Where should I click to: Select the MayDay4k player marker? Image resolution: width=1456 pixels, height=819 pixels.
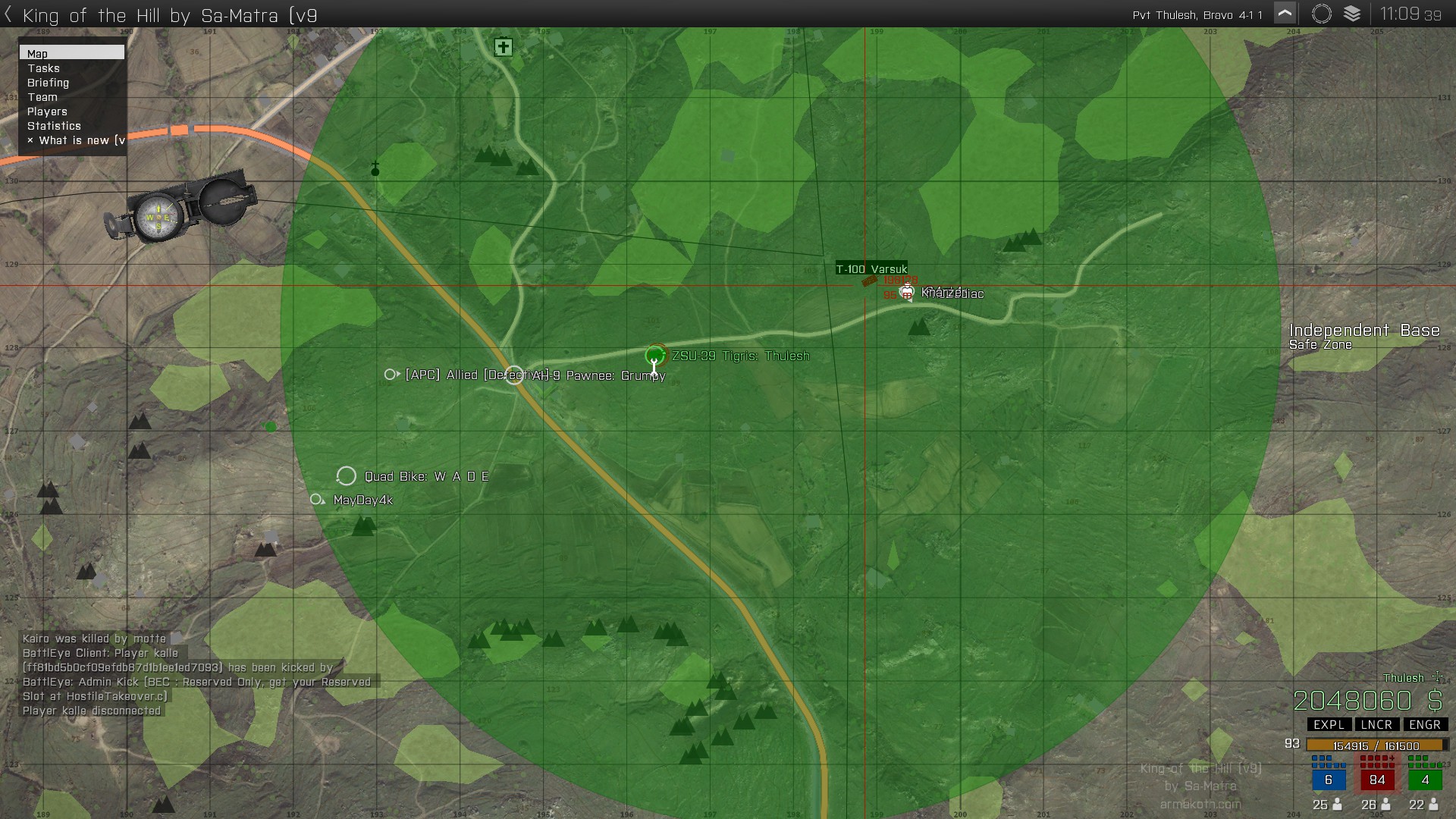tap(317, 500)
